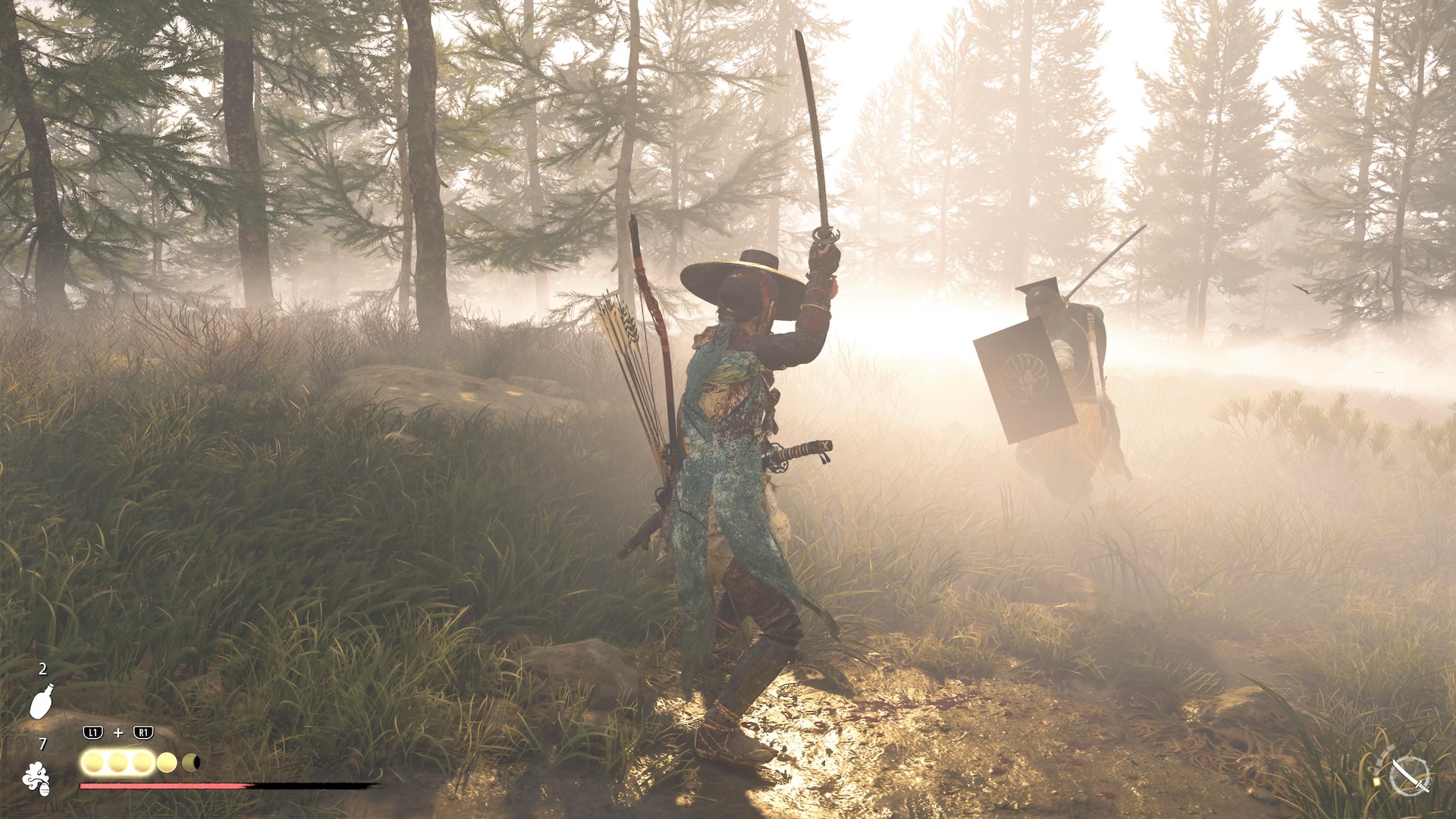Click the katana weapon icon
Image resolution: width=1456 pixels, height=819 pixels.
[x=1410, y=775]
